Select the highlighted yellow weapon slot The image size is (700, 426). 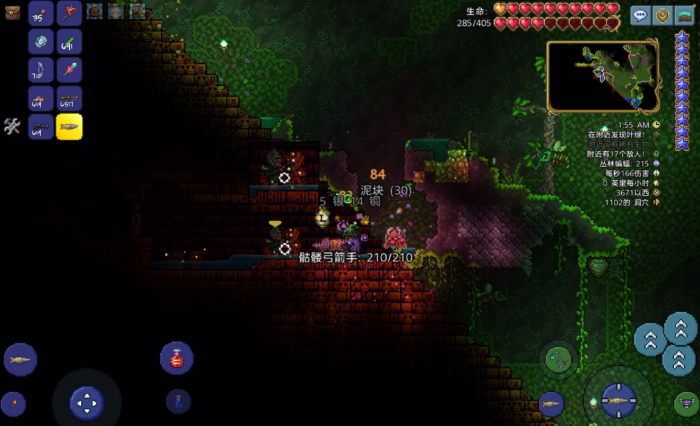pos(69,127)
